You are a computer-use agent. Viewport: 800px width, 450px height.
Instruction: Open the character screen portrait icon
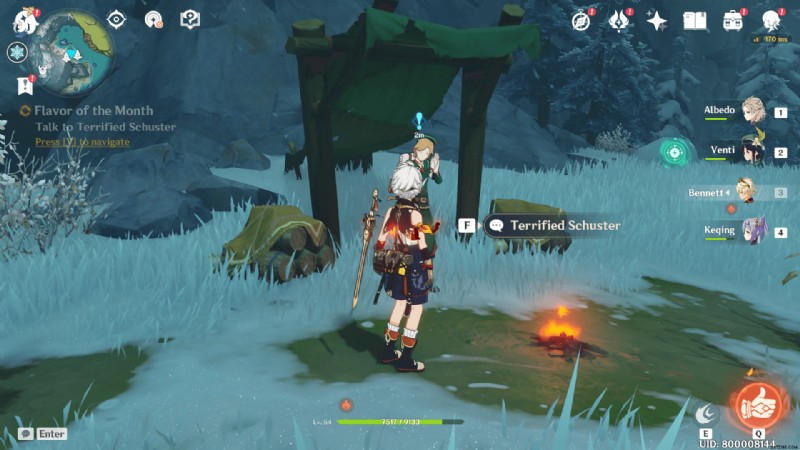(x=771, y=20)
